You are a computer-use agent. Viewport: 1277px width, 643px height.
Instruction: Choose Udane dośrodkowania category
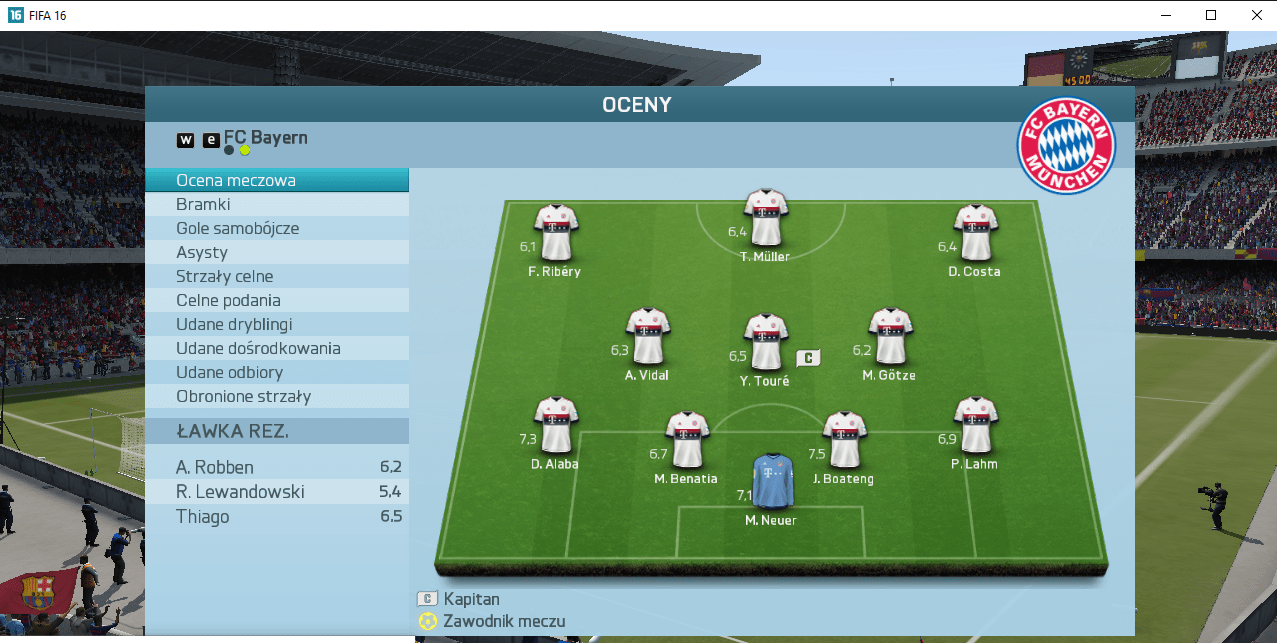pos(277,348)
